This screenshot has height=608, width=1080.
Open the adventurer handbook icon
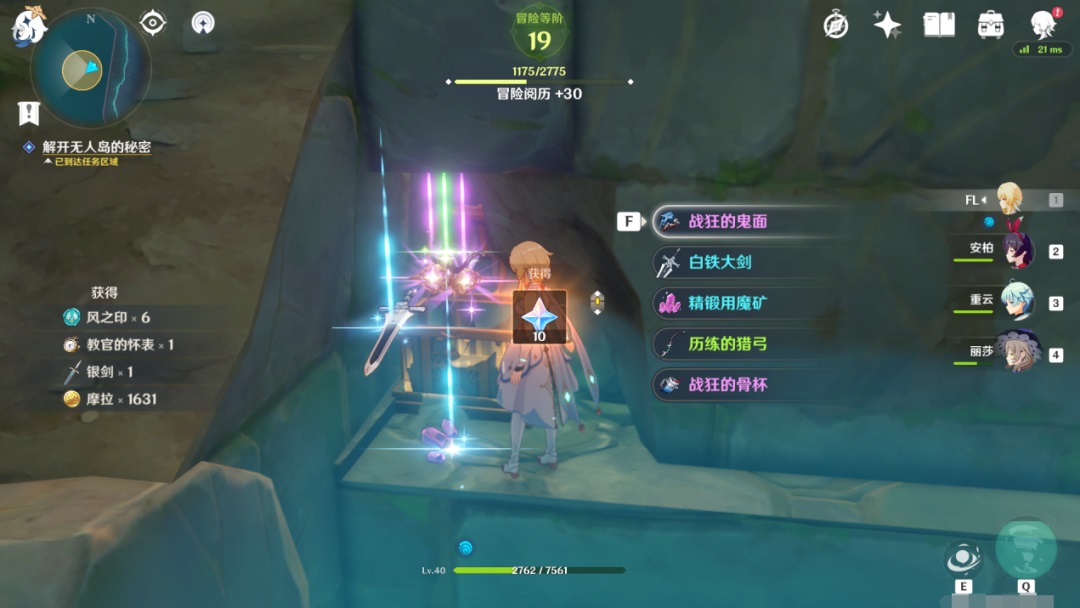coord(939,25)
